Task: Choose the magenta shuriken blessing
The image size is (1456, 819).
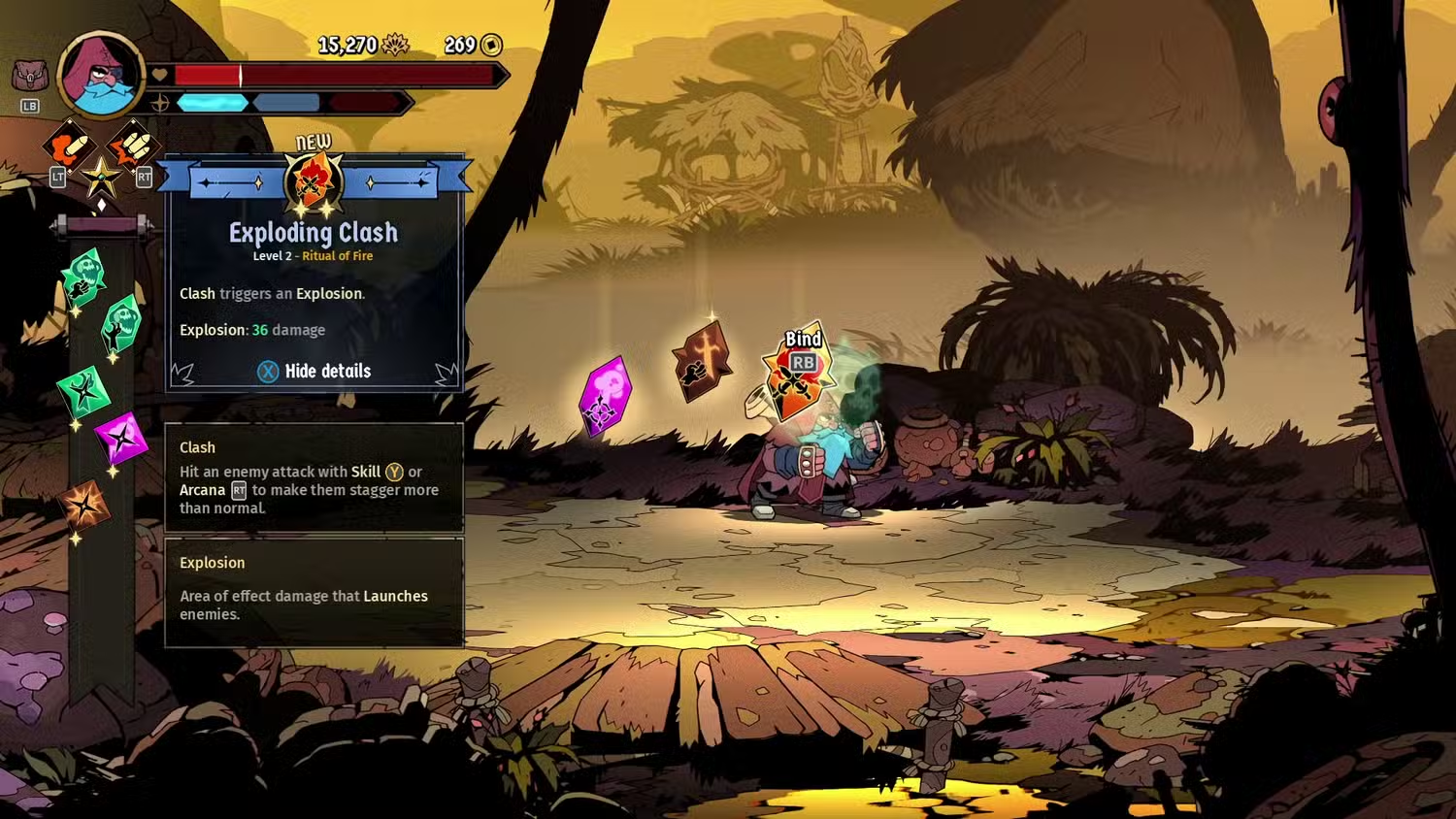Action: click(x=121, y=439)
